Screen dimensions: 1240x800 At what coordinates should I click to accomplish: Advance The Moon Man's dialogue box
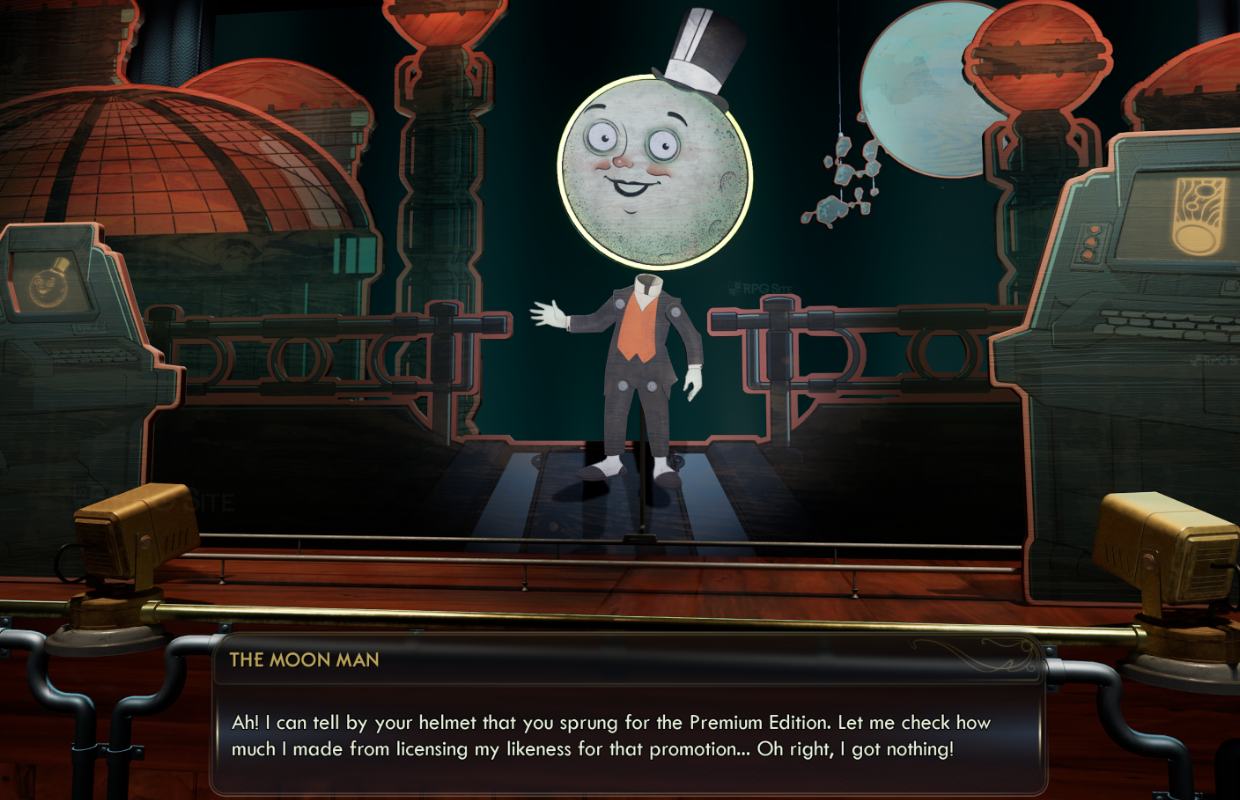[x=627, y=735]
